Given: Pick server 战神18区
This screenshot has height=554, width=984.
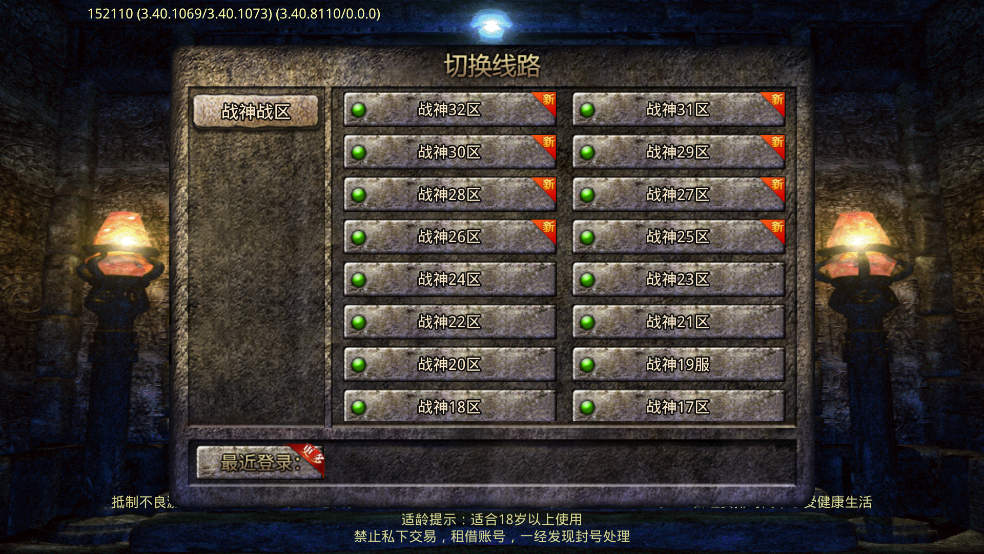Looking at the screenshot, I should tap(449, 406).
